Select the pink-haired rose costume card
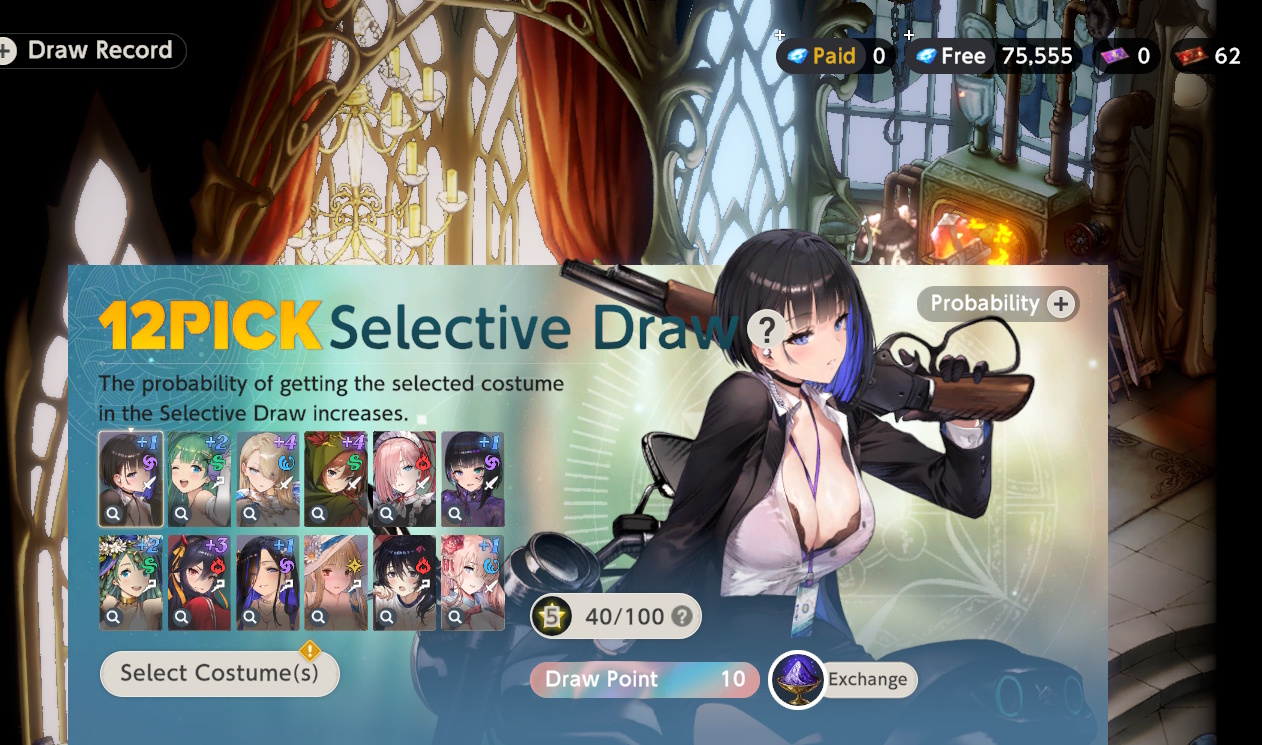 (x=472, y=582)
